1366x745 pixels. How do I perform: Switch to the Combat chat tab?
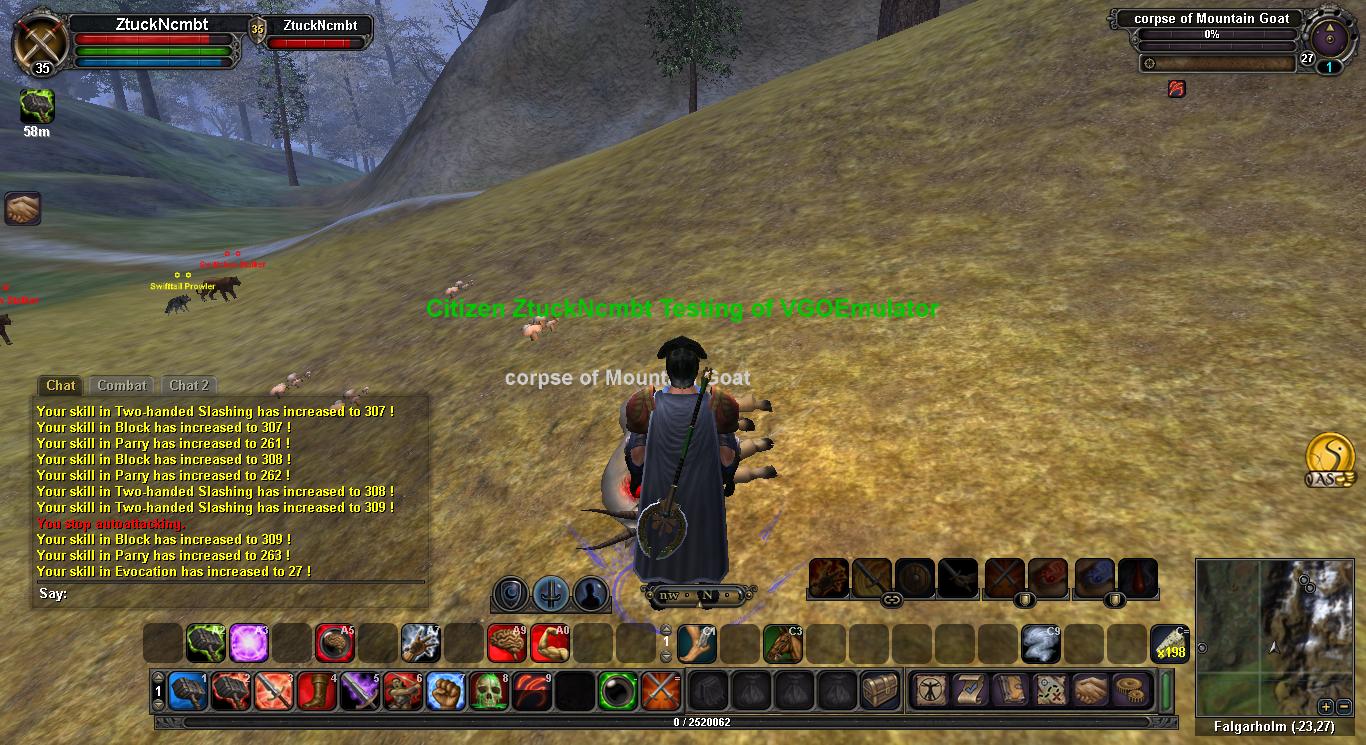(x=122, y=385)
